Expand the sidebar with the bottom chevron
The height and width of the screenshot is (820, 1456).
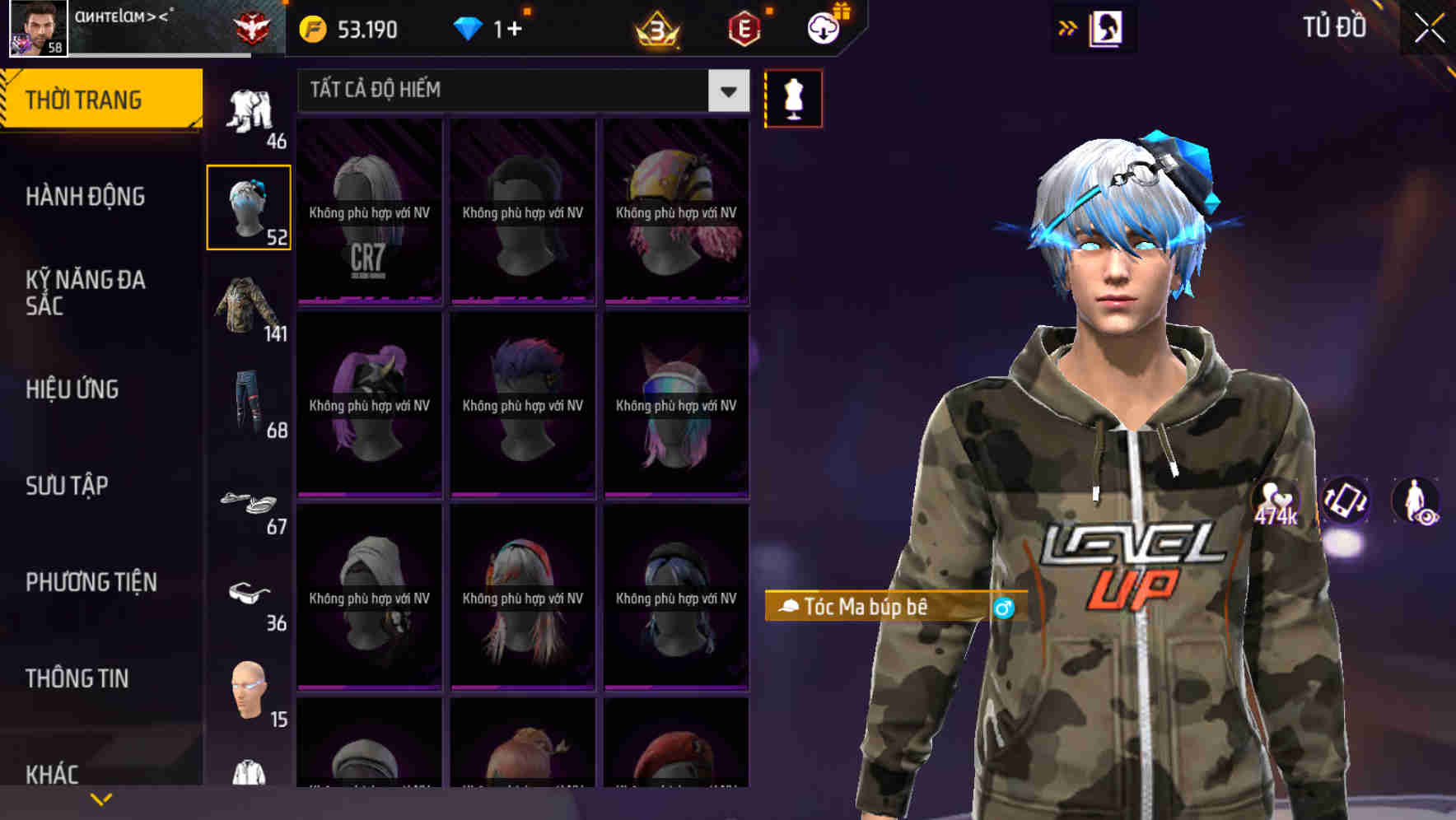(101, 797)
